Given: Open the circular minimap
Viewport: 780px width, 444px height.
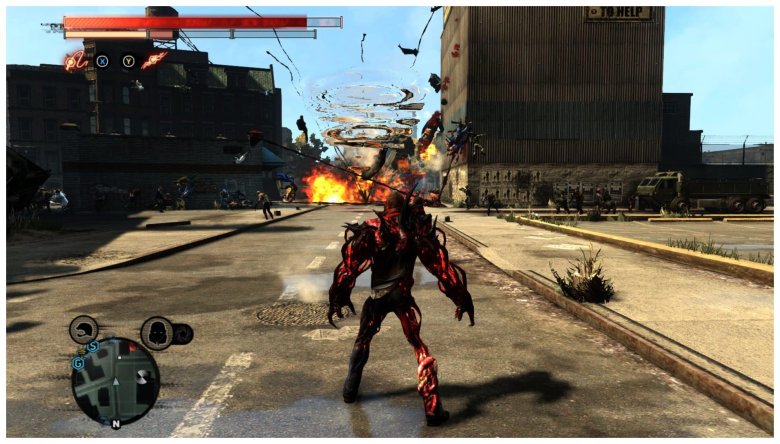Looking at the screenshot, I should (115, 381).
